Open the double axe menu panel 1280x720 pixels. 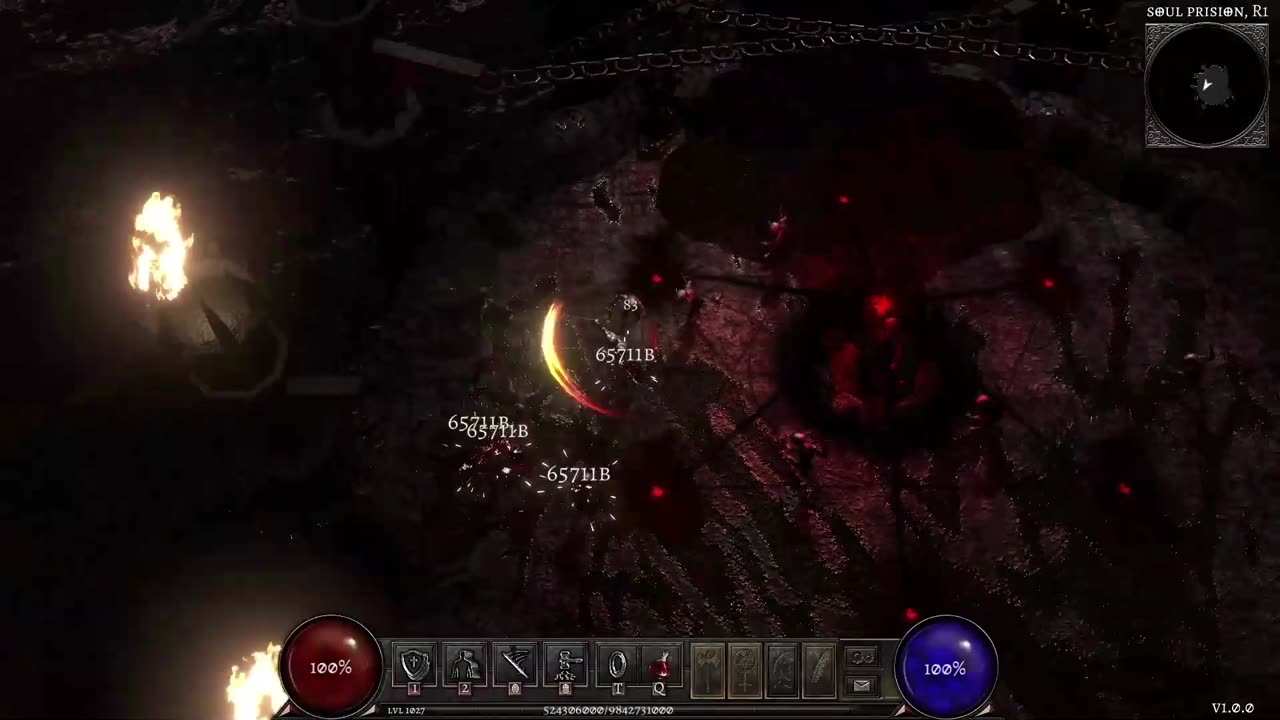708,669
